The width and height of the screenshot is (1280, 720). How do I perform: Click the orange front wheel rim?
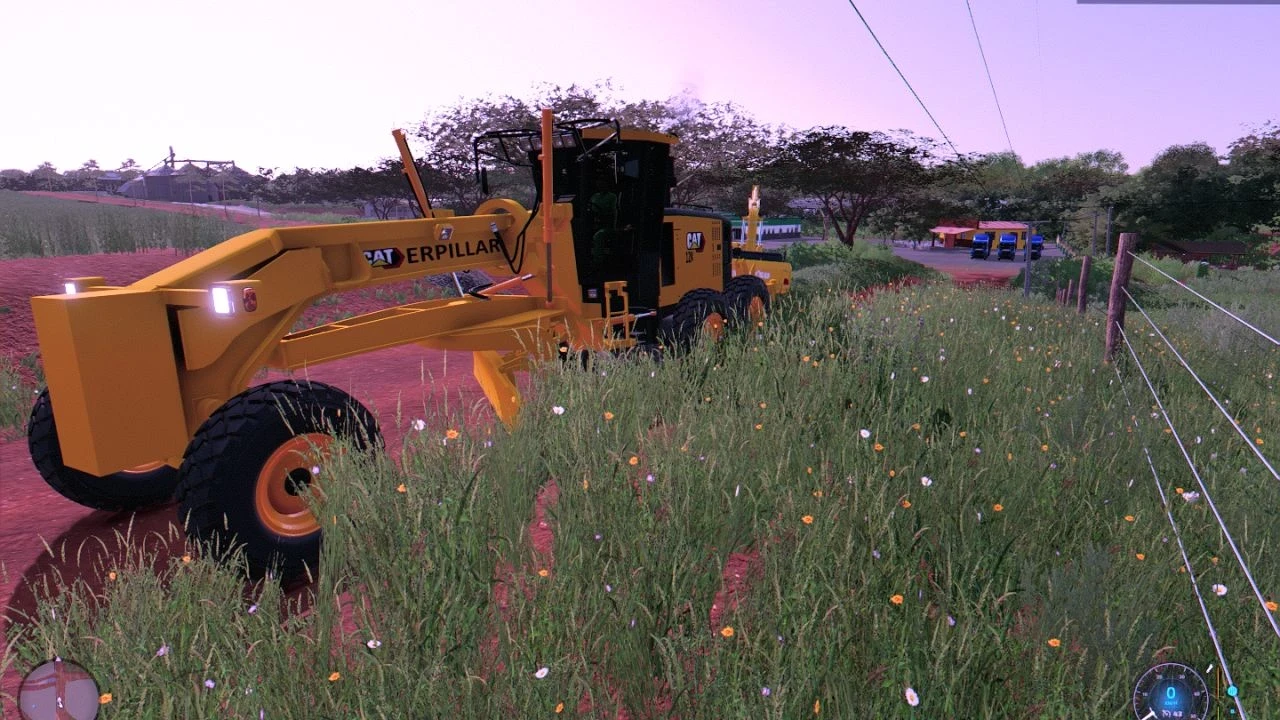click(x=295, y=480)
